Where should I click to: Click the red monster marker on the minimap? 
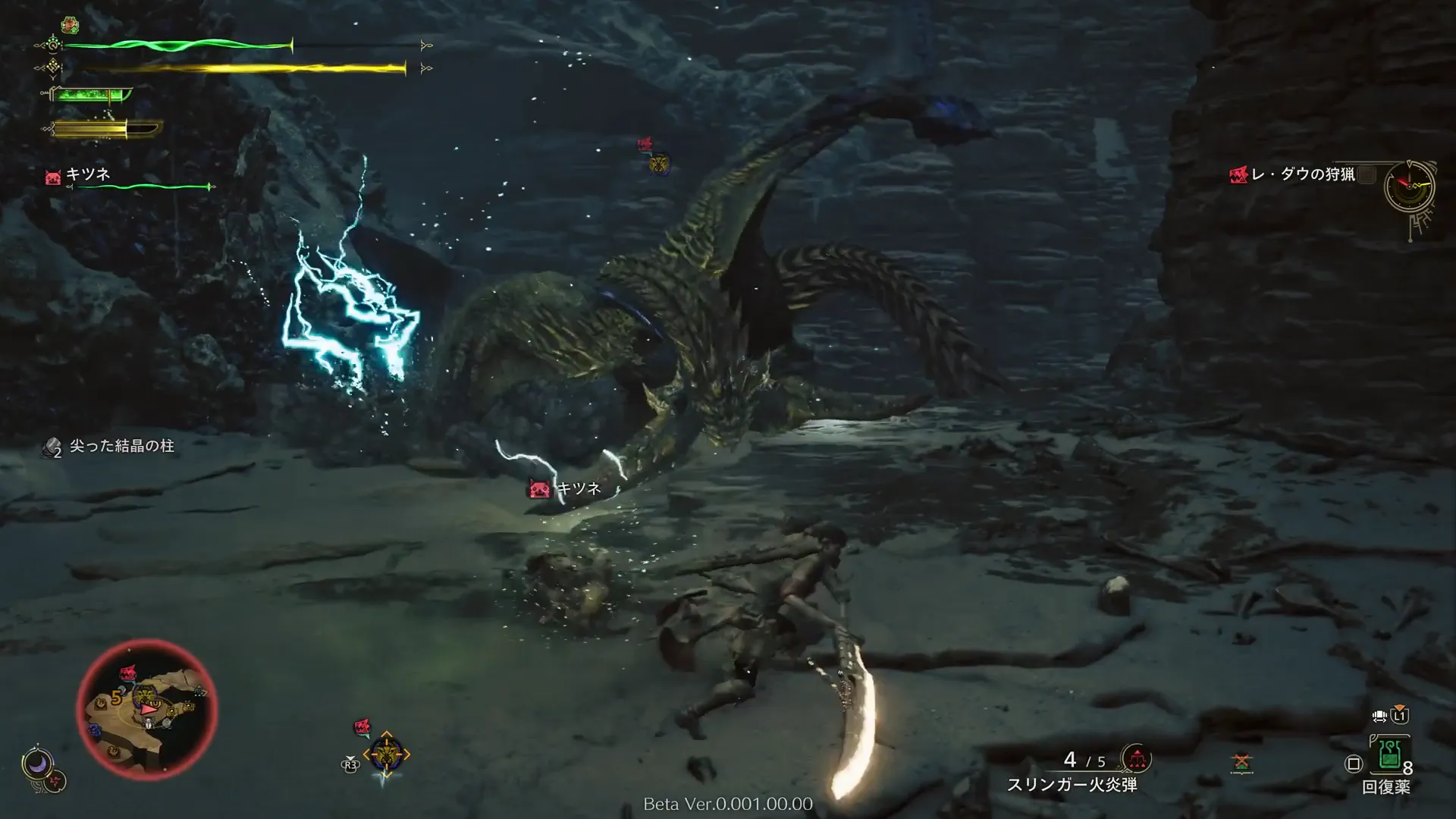coord(128,673)
